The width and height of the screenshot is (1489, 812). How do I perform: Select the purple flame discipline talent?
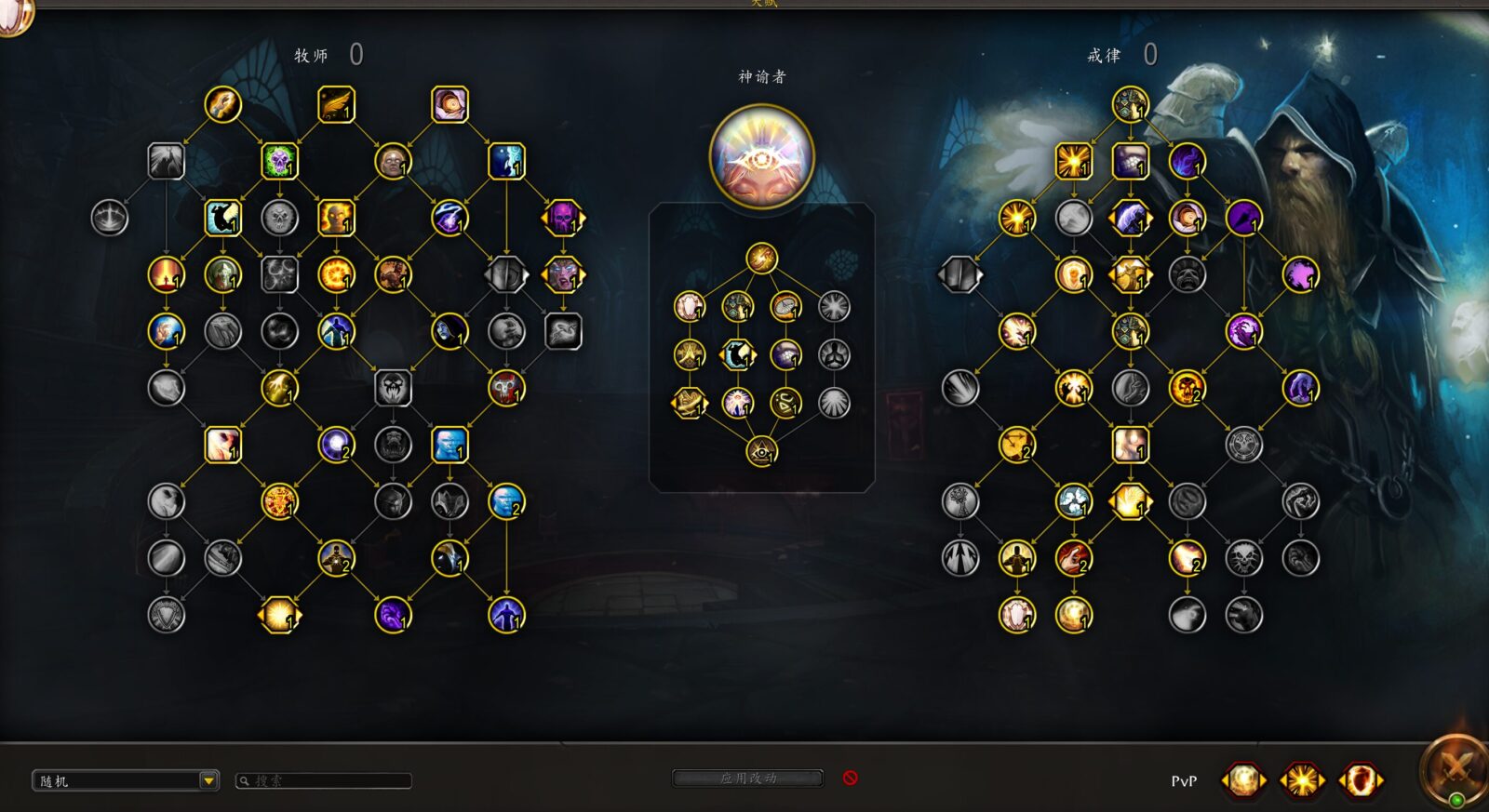[x=1187, y=162]
